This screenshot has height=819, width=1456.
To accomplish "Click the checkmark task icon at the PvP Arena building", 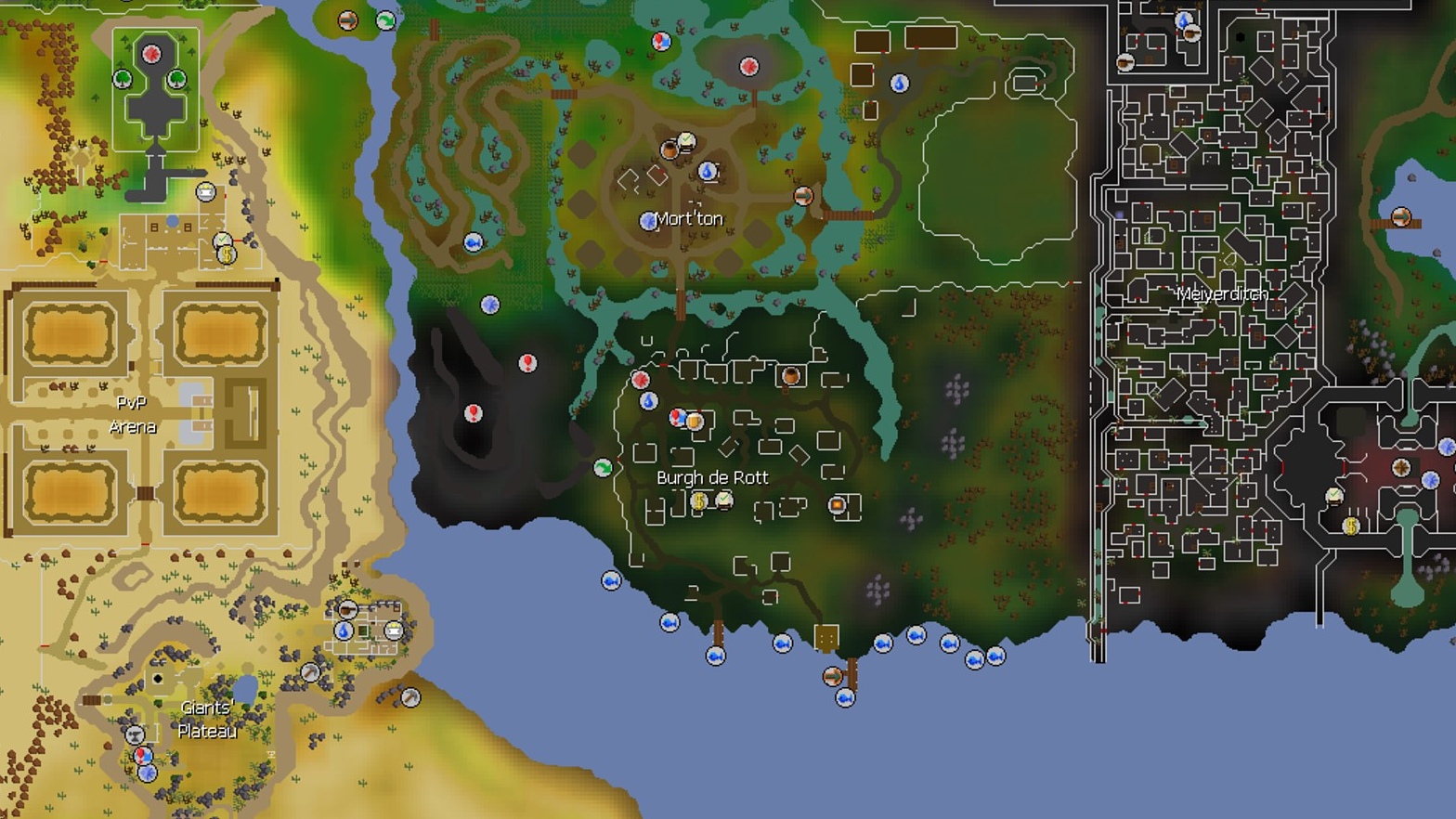I will (222, 239).
